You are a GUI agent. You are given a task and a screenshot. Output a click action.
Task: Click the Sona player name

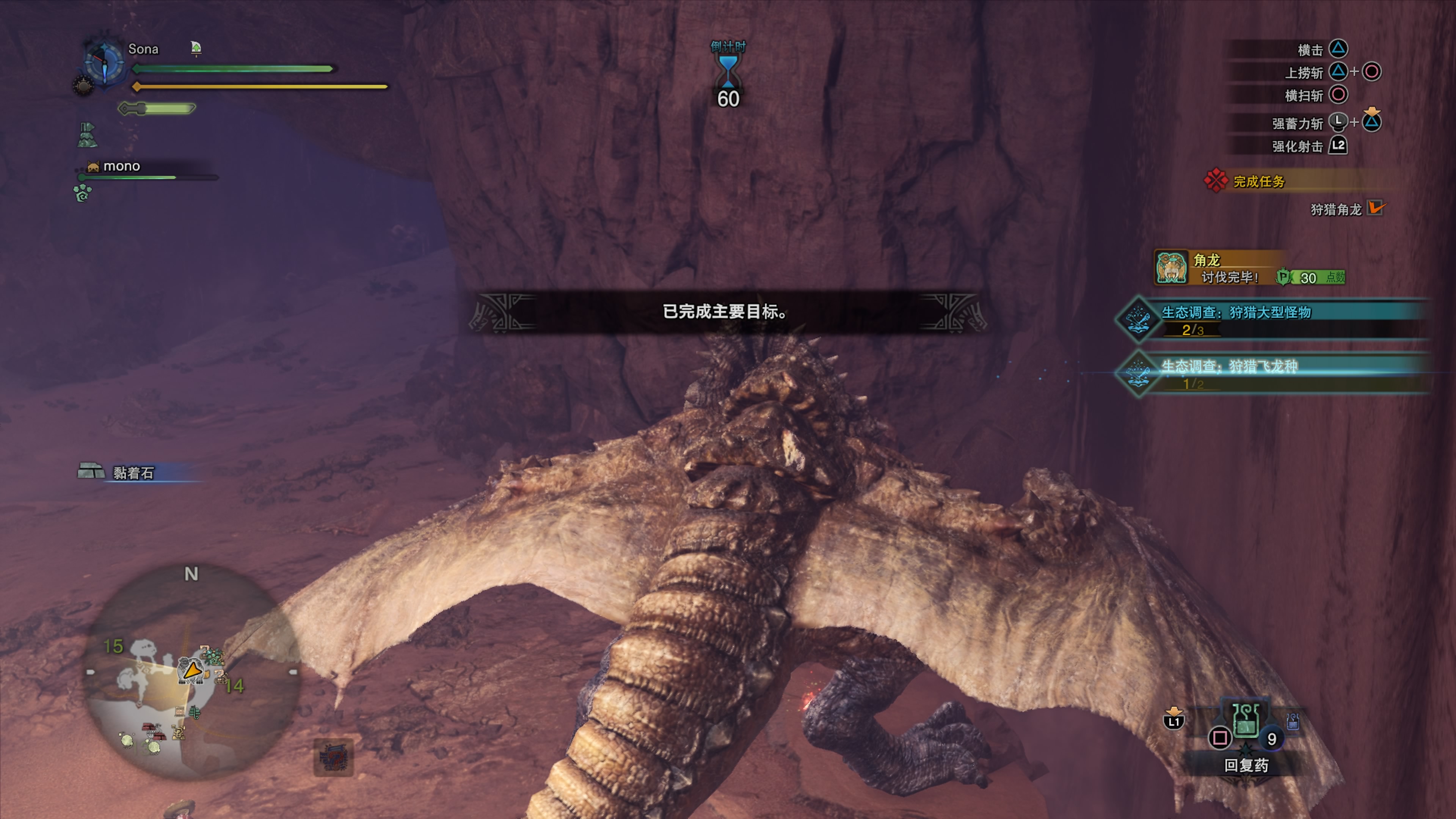click(x=143, y=49)
